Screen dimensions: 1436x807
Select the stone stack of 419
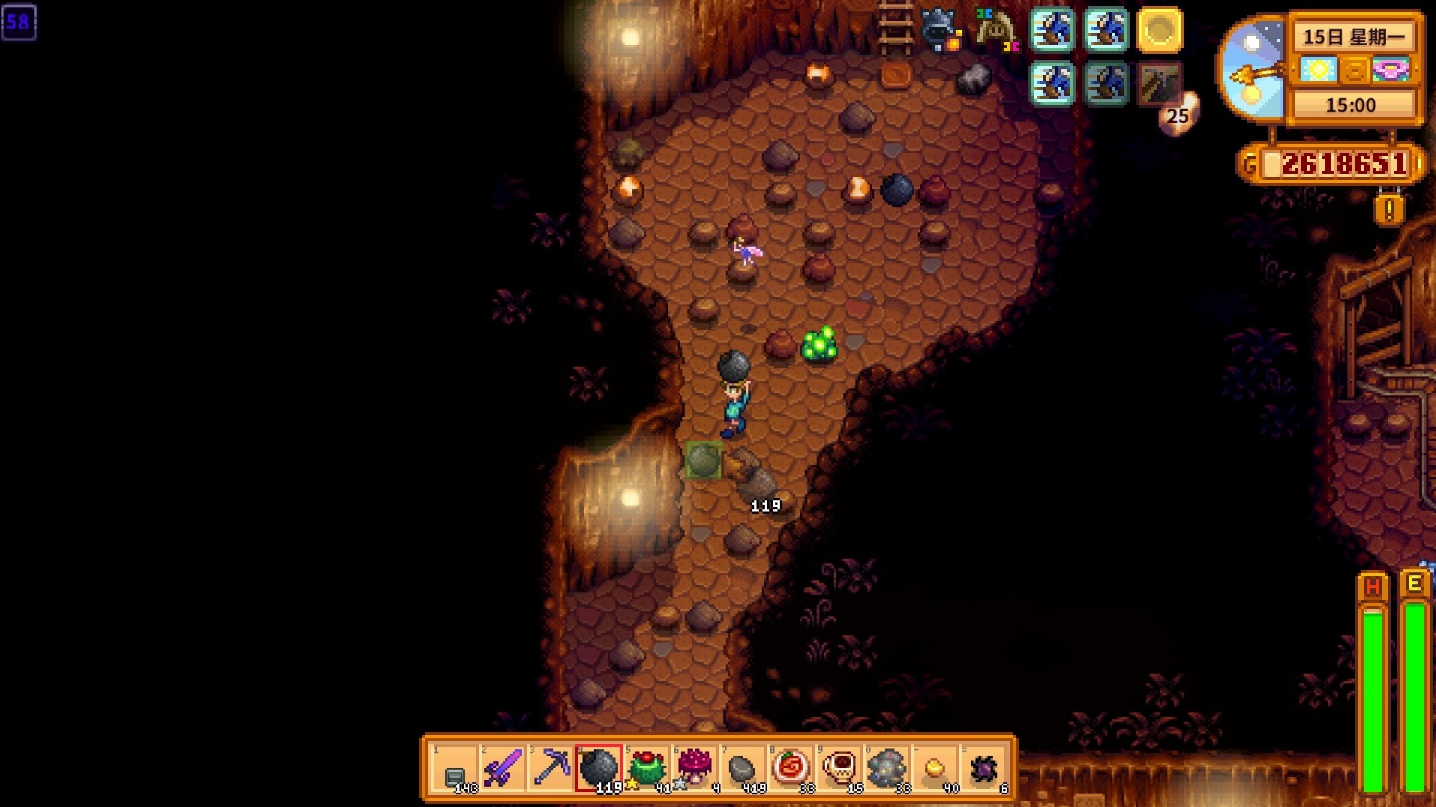tap(743, 768)
